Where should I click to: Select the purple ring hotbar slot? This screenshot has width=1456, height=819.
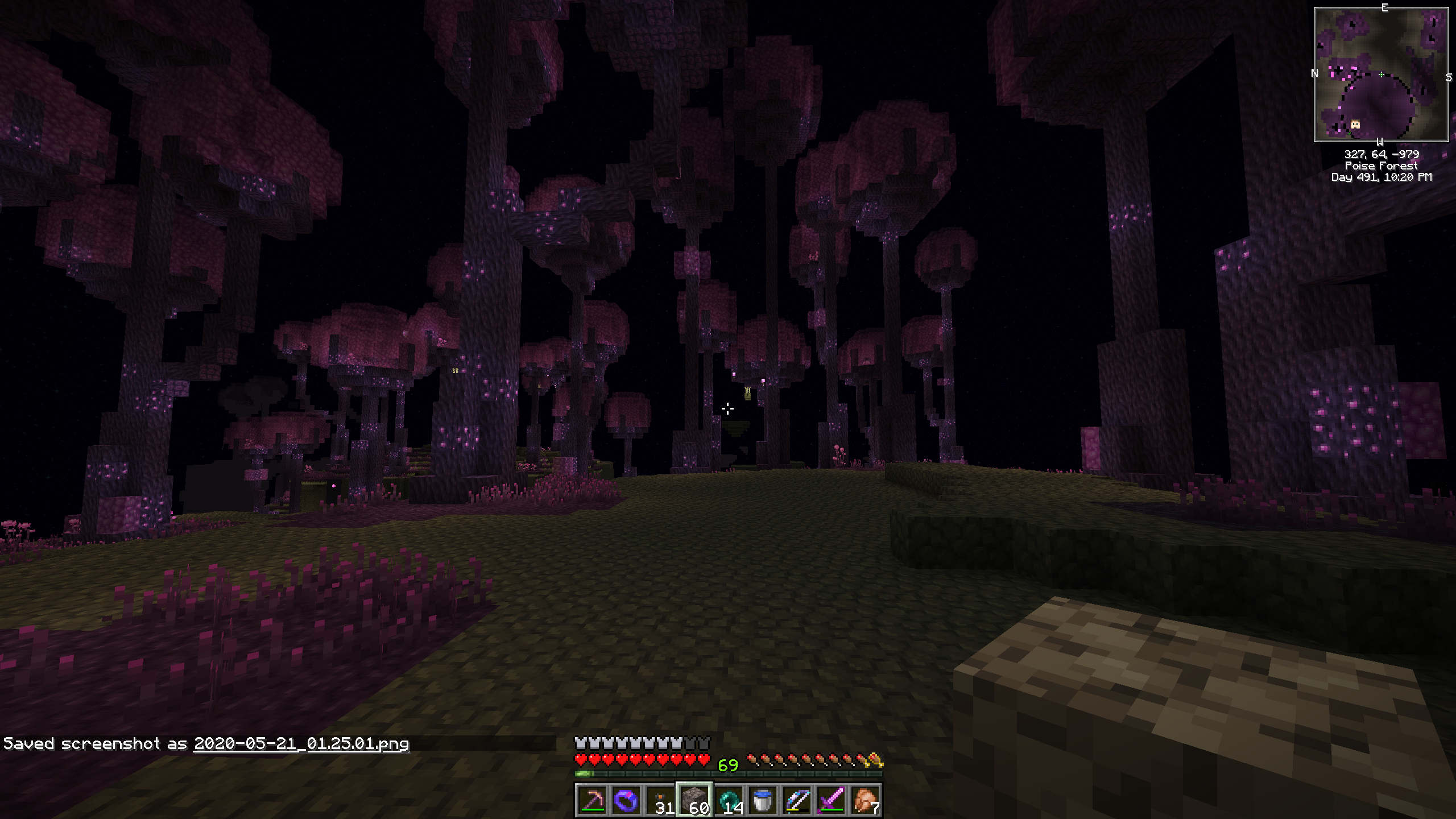[626, 801]
